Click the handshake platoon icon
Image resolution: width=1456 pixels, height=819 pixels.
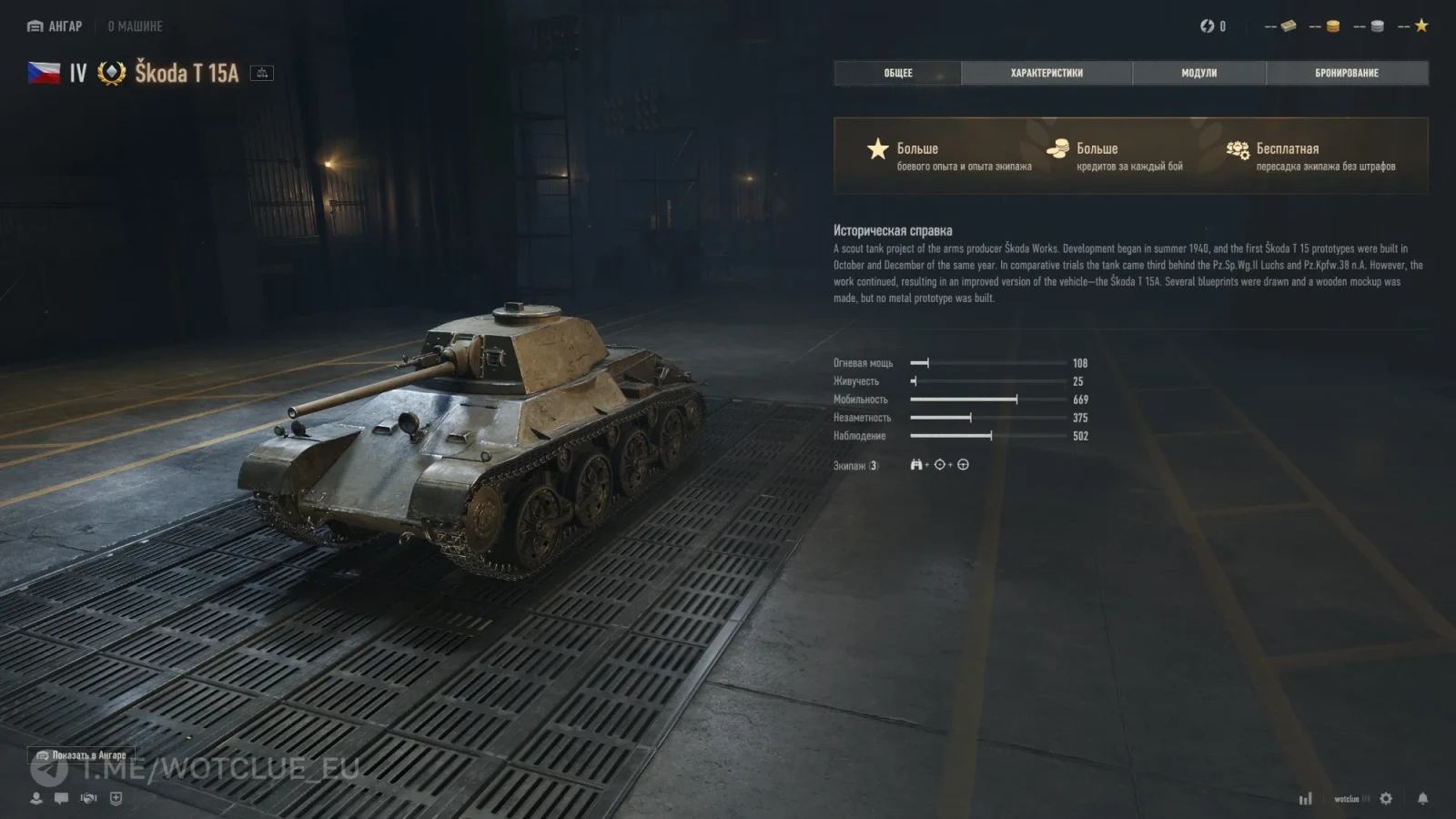click(88, 798)
